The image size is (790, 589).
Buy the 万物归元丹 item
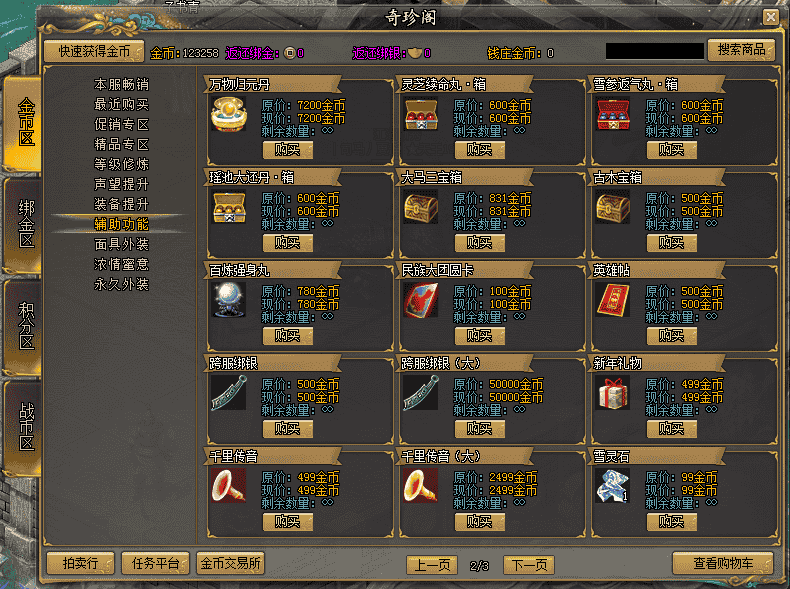click(x=287, y=150)
